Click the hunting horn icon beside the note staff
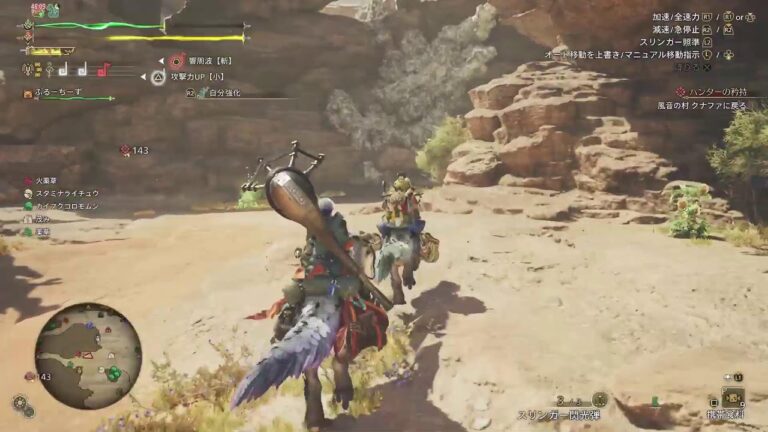768x432 pixels. (x=28, y=71)
